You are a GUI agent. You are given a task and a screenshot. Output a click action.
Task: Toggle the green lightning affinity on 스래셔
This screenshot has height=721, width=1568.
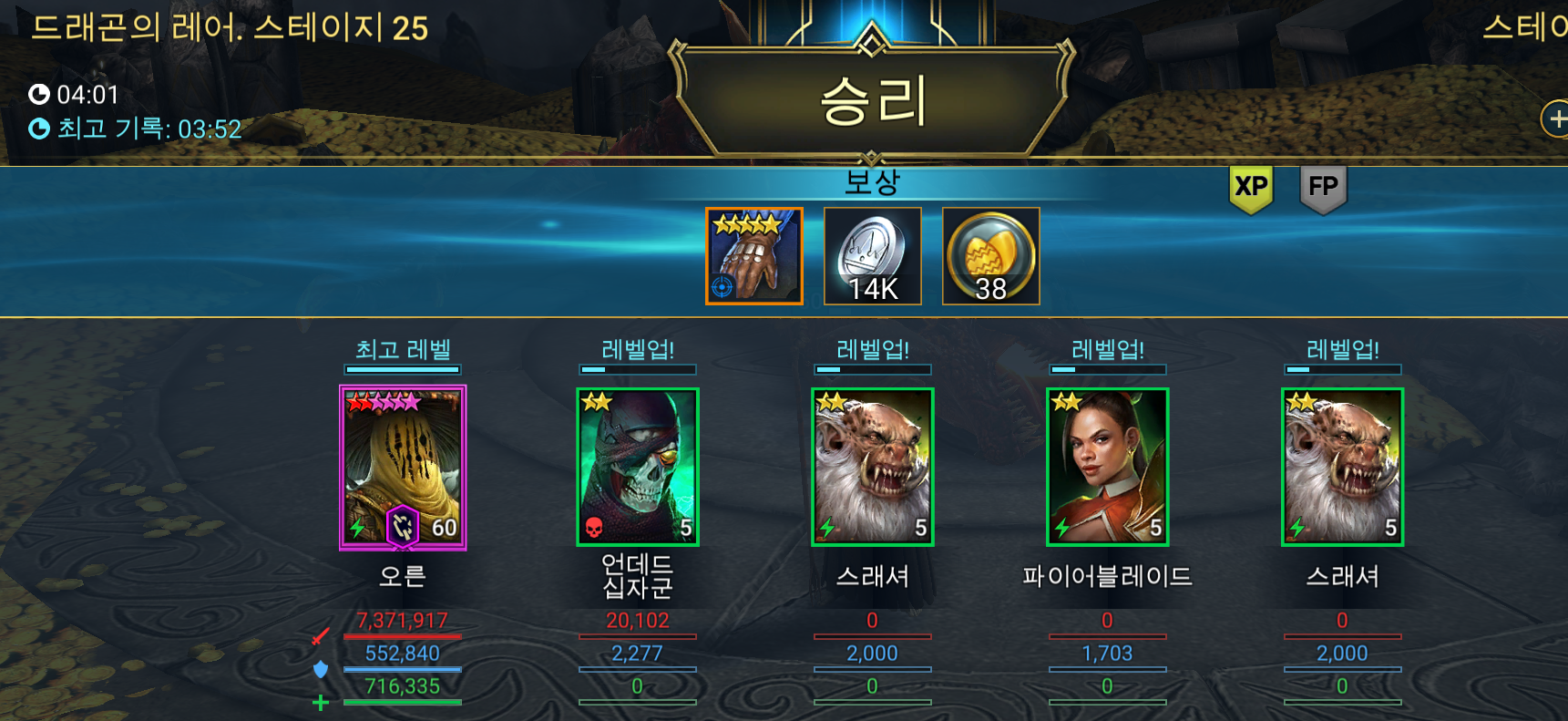pos(827,526)
